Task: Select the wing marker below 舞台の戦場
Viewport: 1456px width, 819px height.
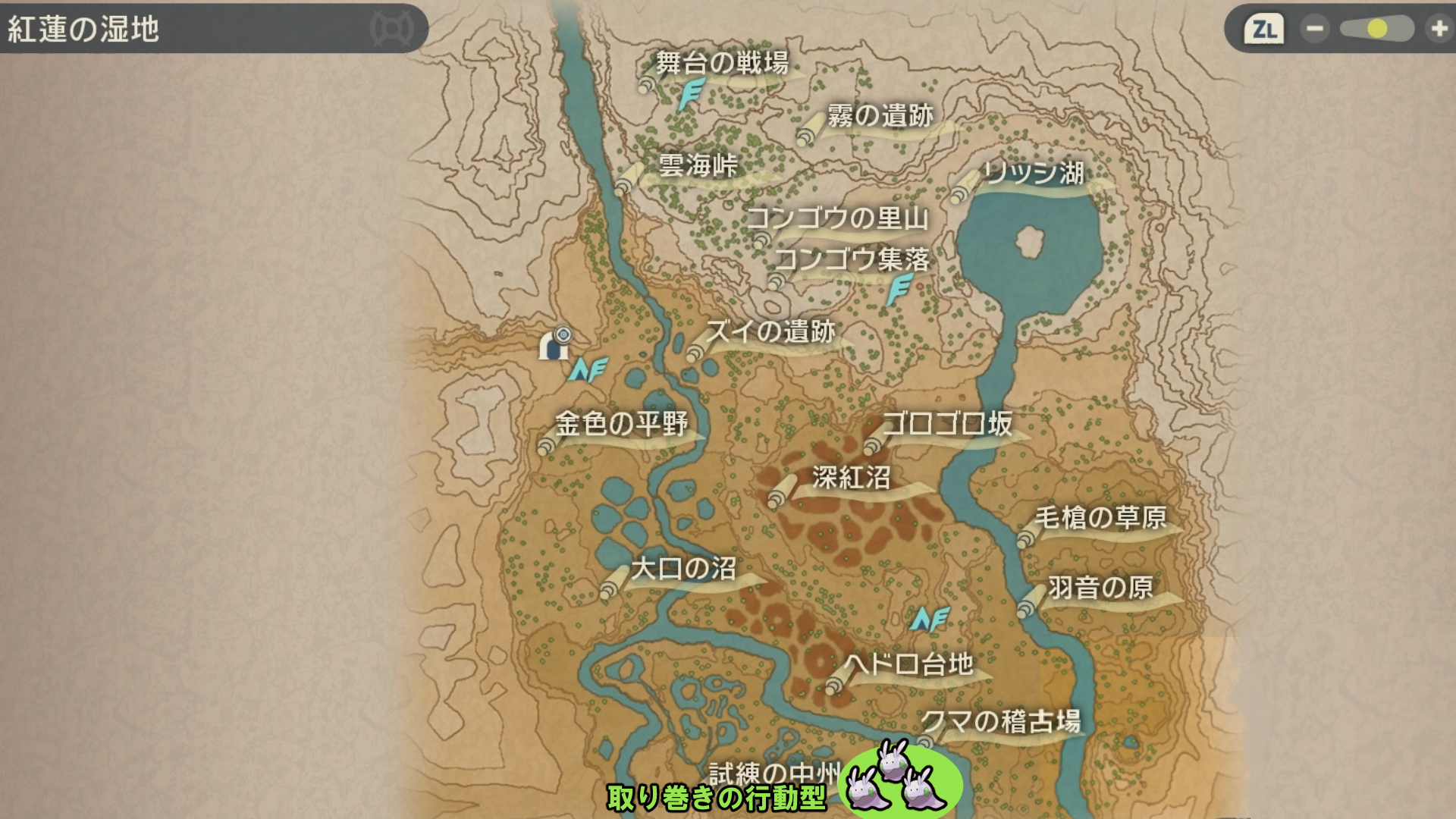Action: pos(690,95)
